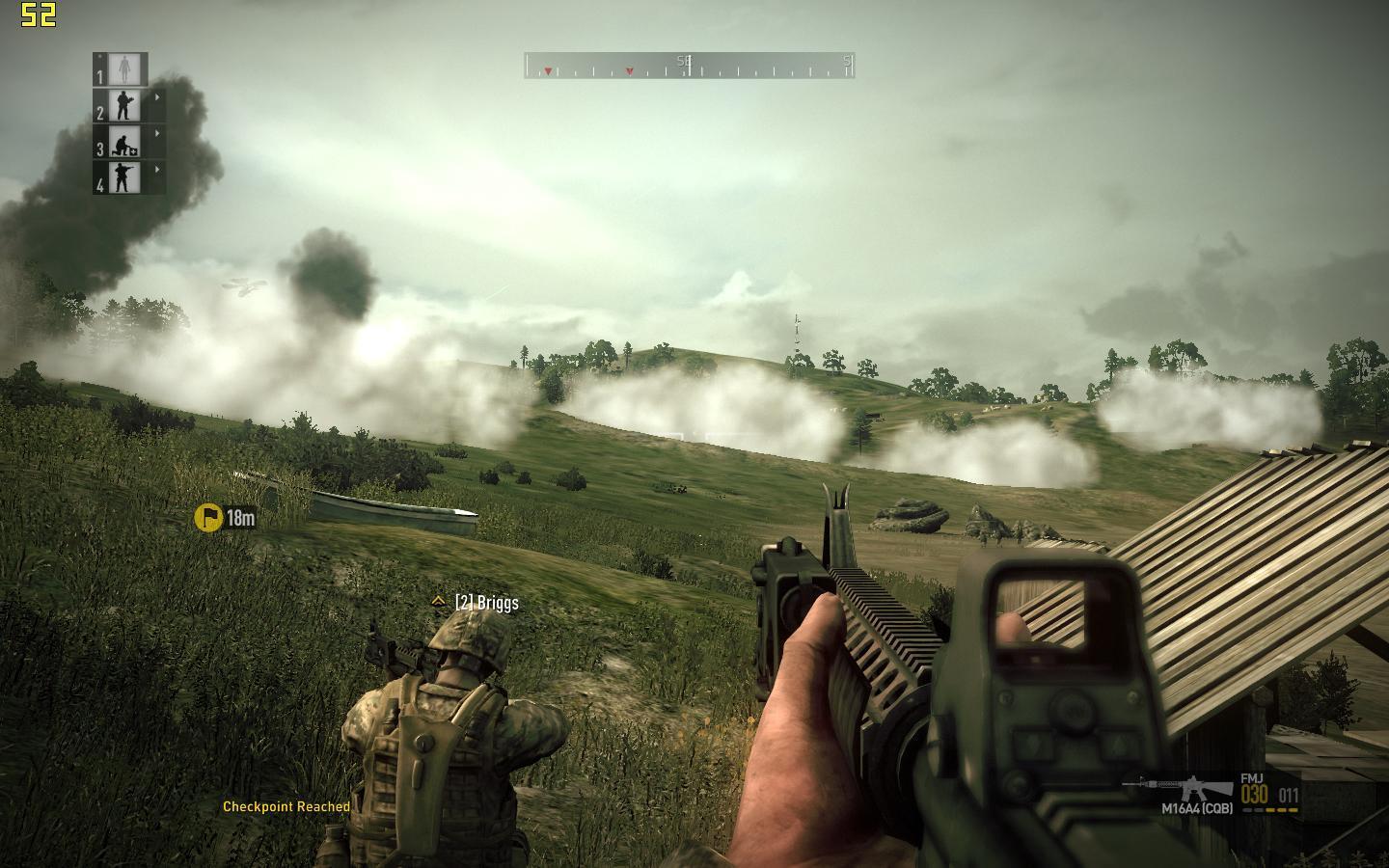1389x868 pixels.
Task: Click the yellow flag objective marker
Action: [x=208, y=518]
